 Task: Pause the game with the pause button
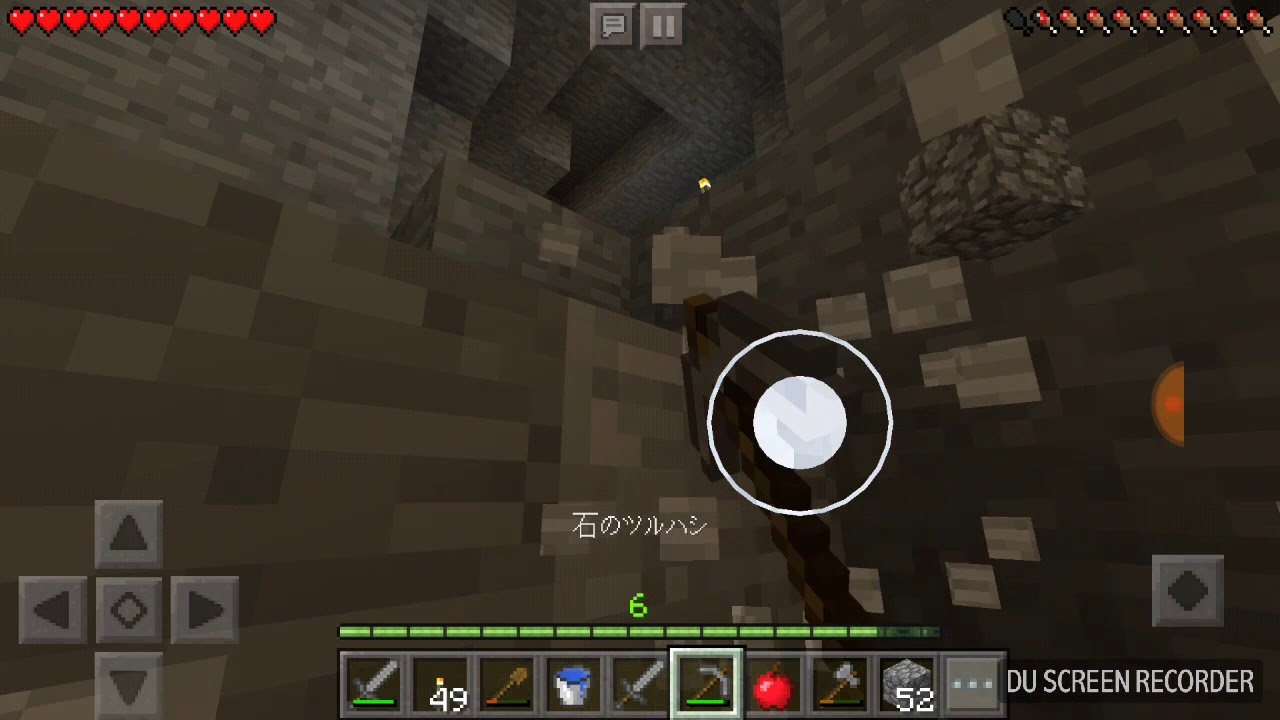click(x=663, y=27)
